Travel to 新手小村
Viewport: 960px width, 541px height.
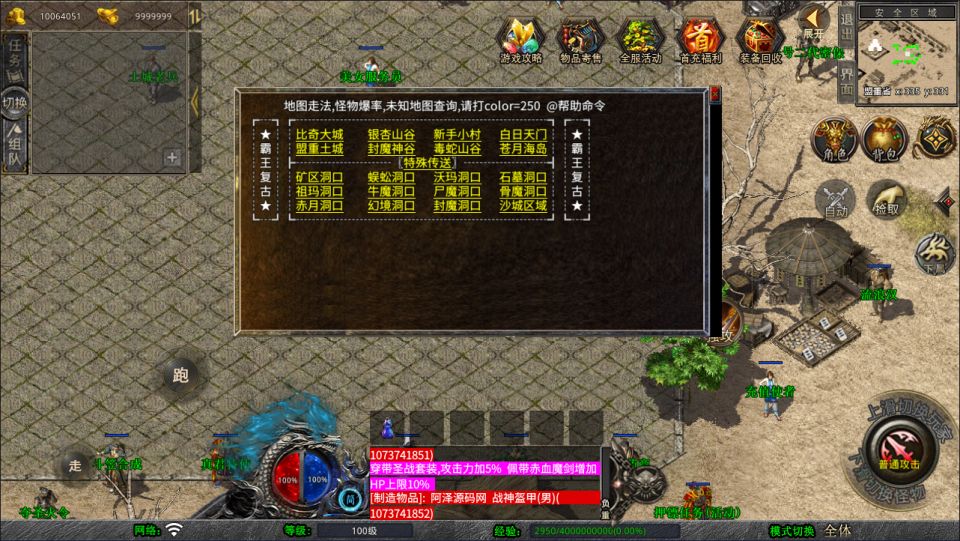(457, 134)
